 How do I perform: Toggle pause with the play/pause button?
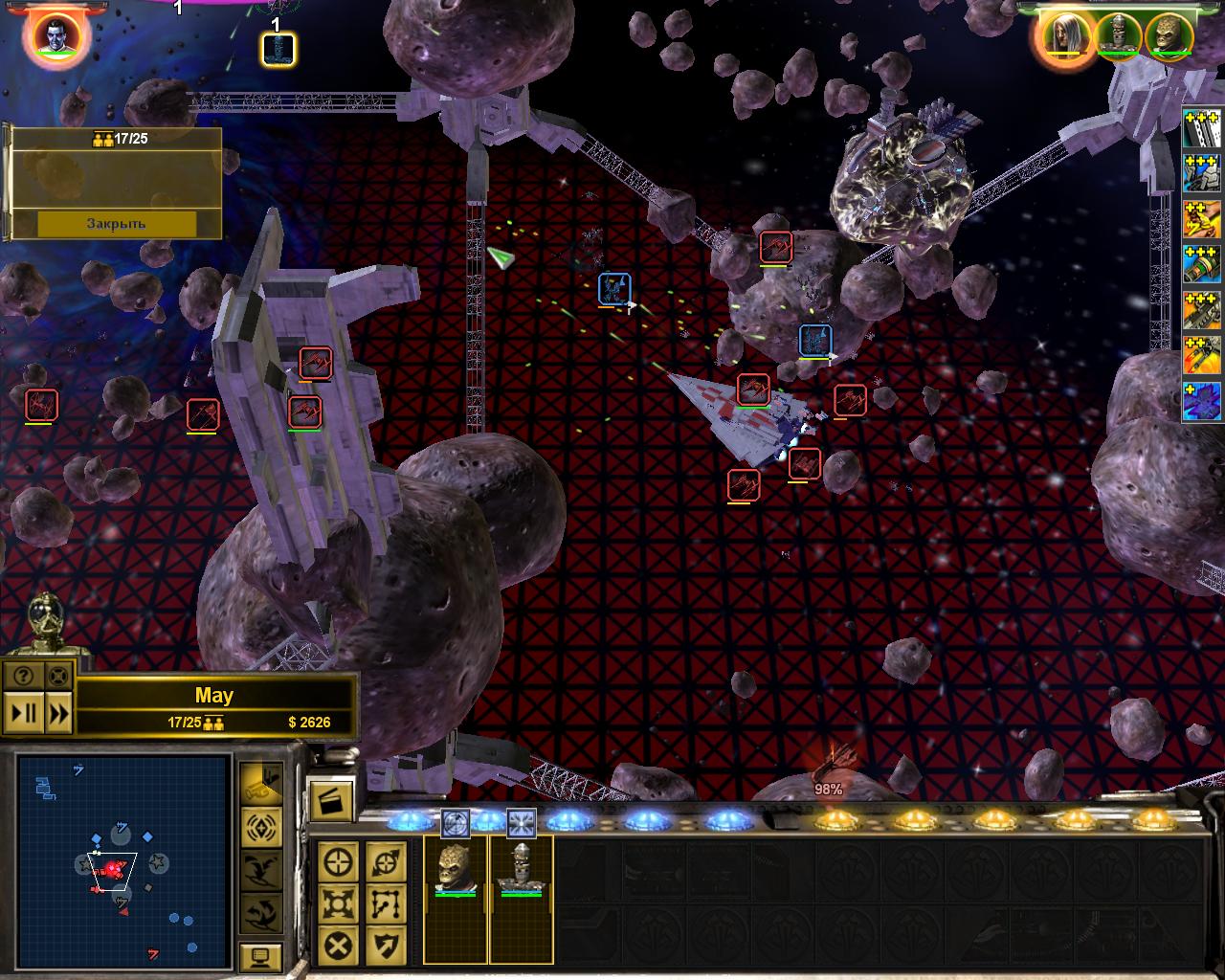(24, 713)
